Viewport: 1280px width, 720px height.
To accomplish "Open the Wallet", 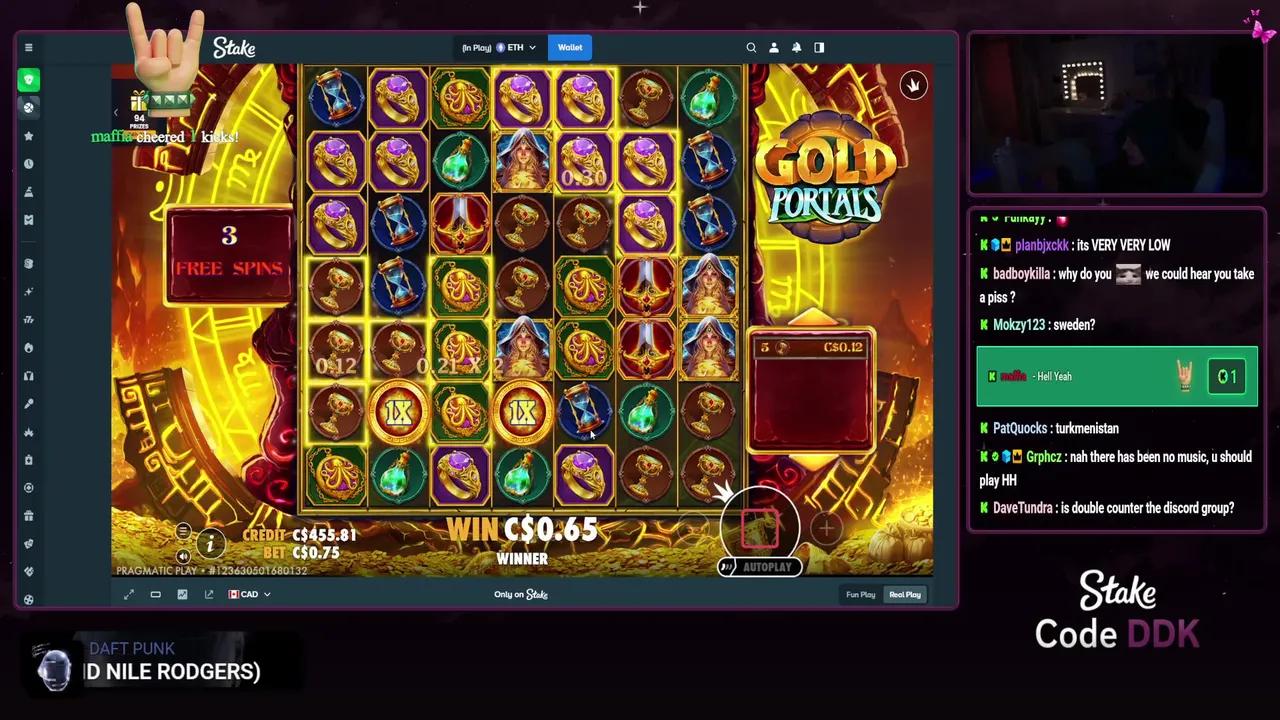I will point(569,47).
